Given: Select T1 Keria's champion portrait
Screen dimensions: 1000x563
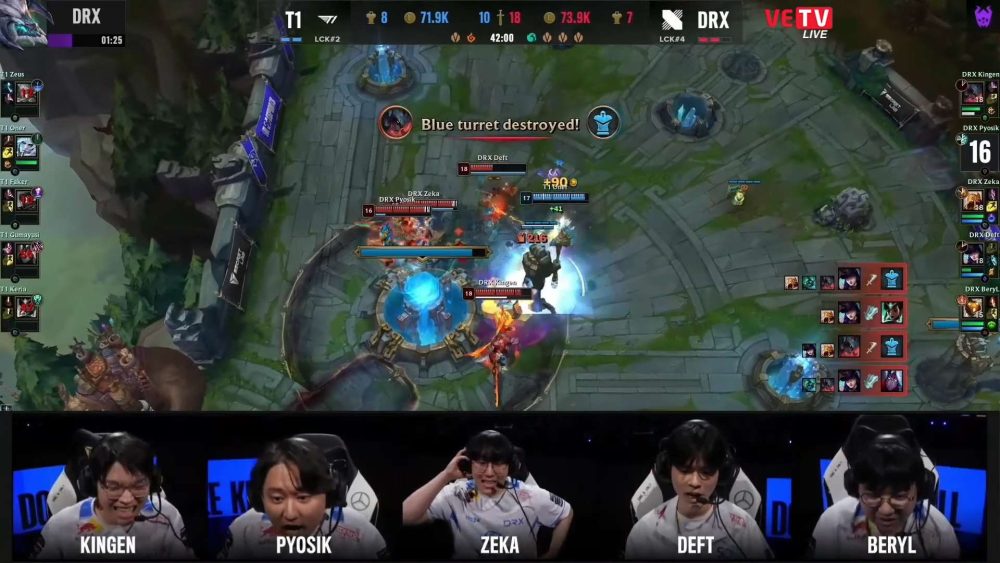Looking at the screenshot, I should (26, 306).
